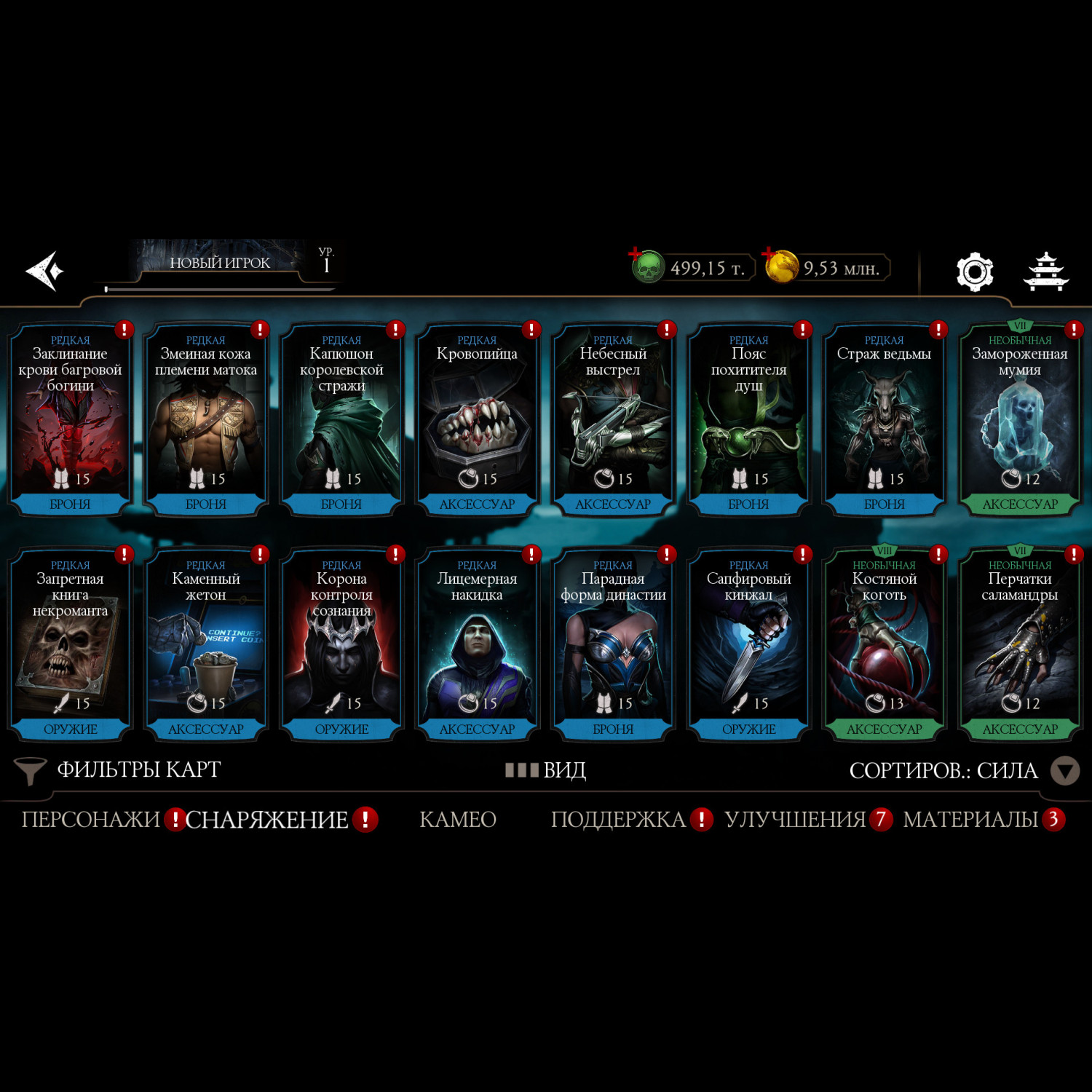This screenshot has width=1092, height=1092.
Task: Add koins with the gold dragon coin
Action: (x=781, y=266)
